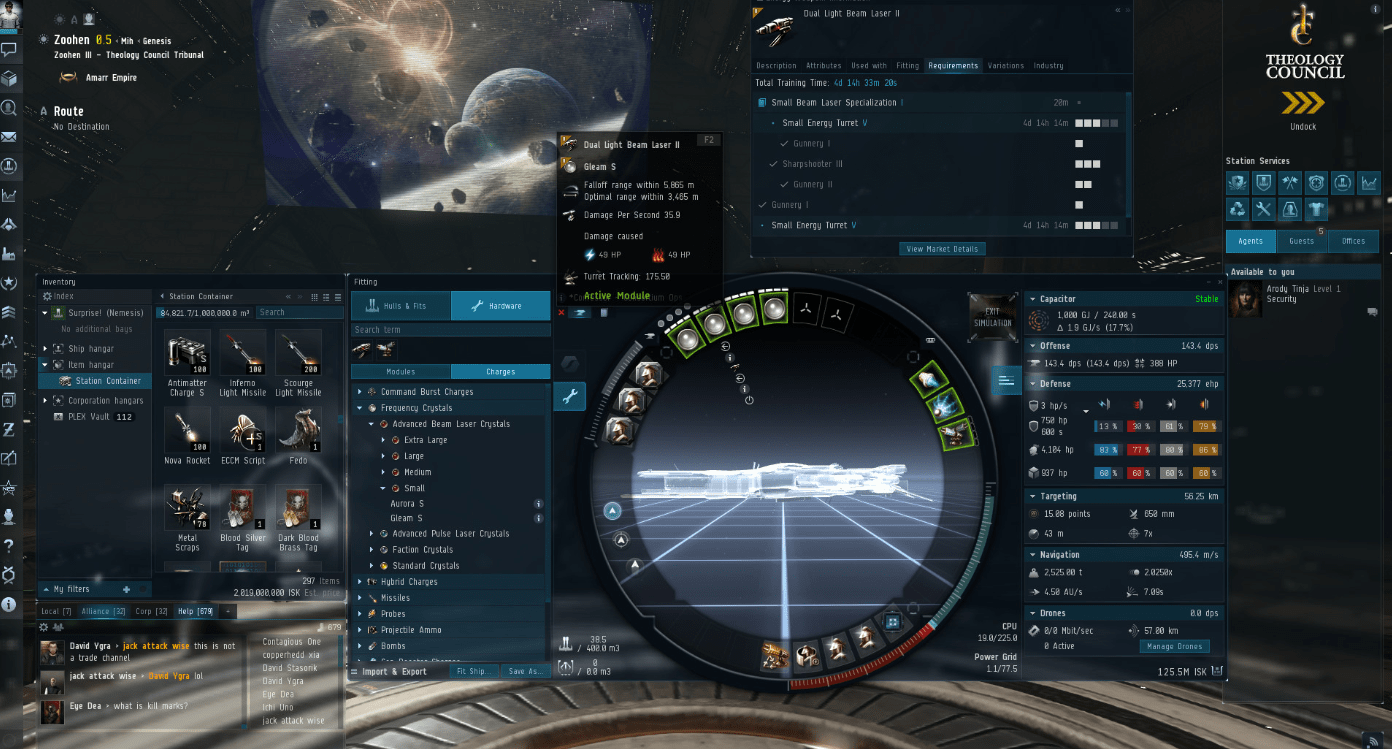This screenshot has height=749, width=1392.
Task: Select the Modules tab
Action: (400, 372)
